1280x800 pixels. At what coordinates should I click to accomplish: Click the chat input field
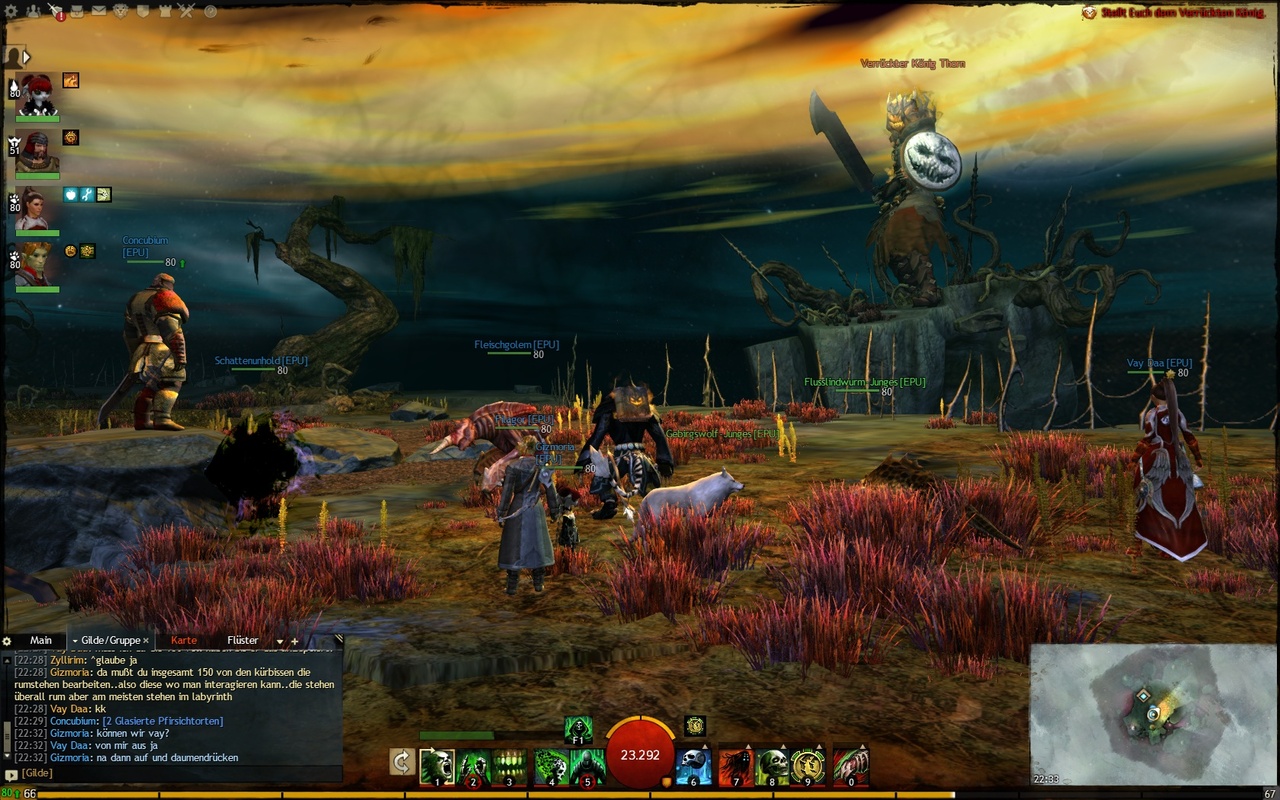pyautogui.click(x=180, y=773)
